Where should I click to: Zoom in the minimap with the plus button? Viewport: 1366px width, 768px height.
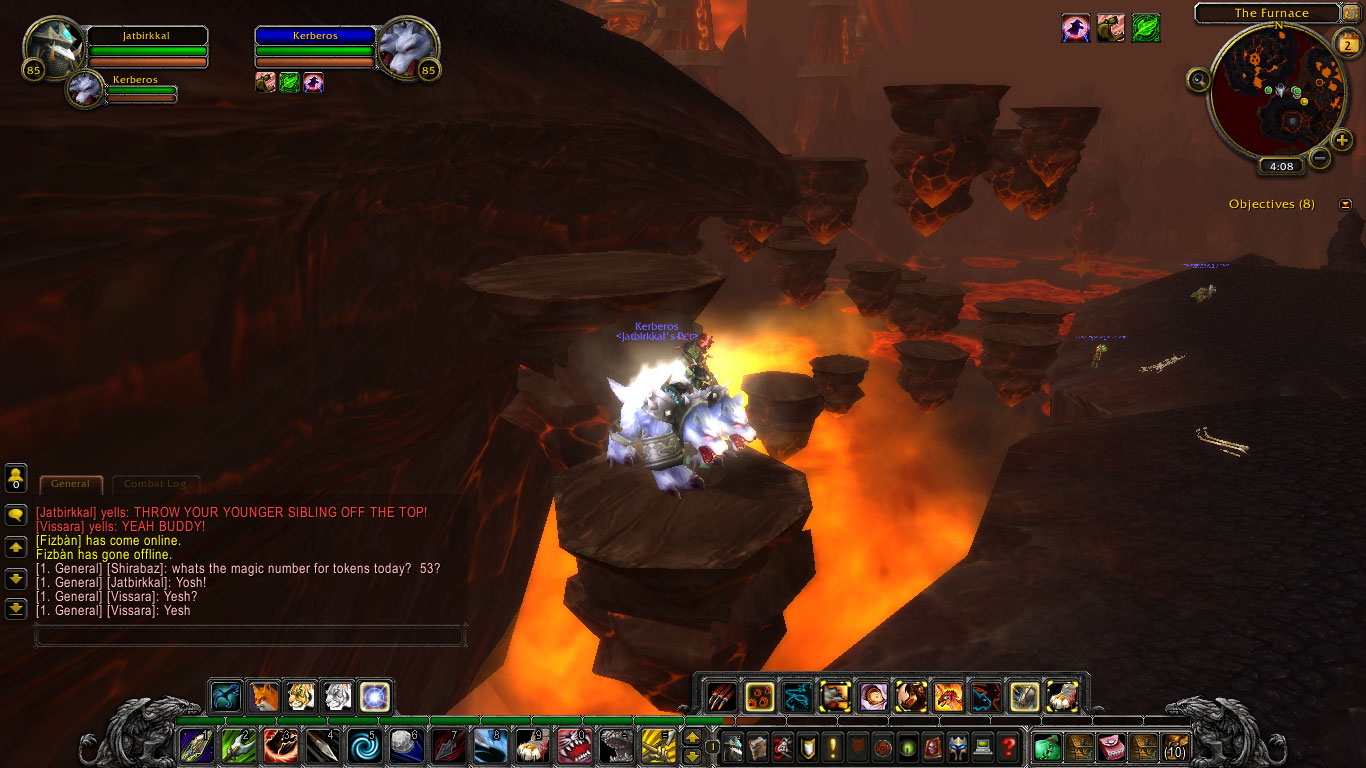point(1342,140)
